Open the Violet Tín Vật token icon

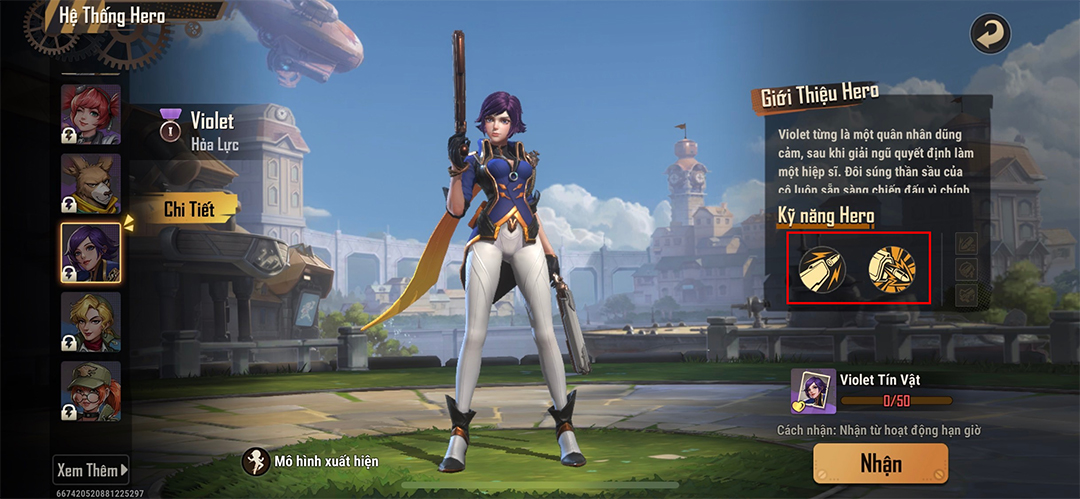[813, 391]
